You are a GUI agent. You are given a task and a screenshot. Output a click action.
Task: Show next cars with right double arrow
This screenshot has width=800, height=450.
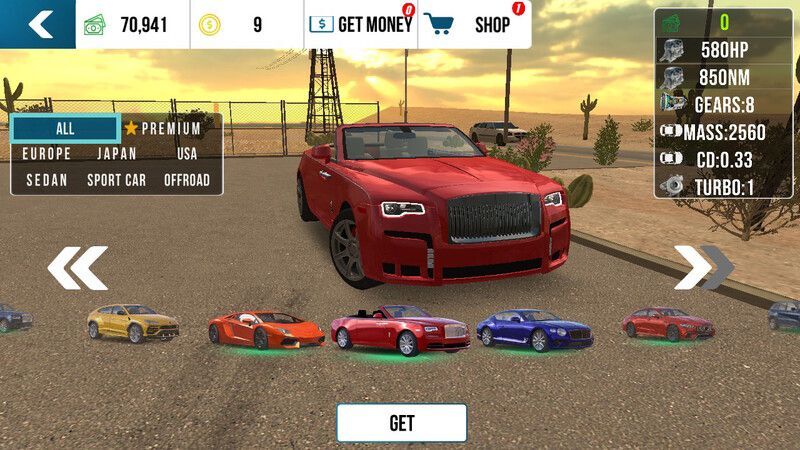[703, 267]
